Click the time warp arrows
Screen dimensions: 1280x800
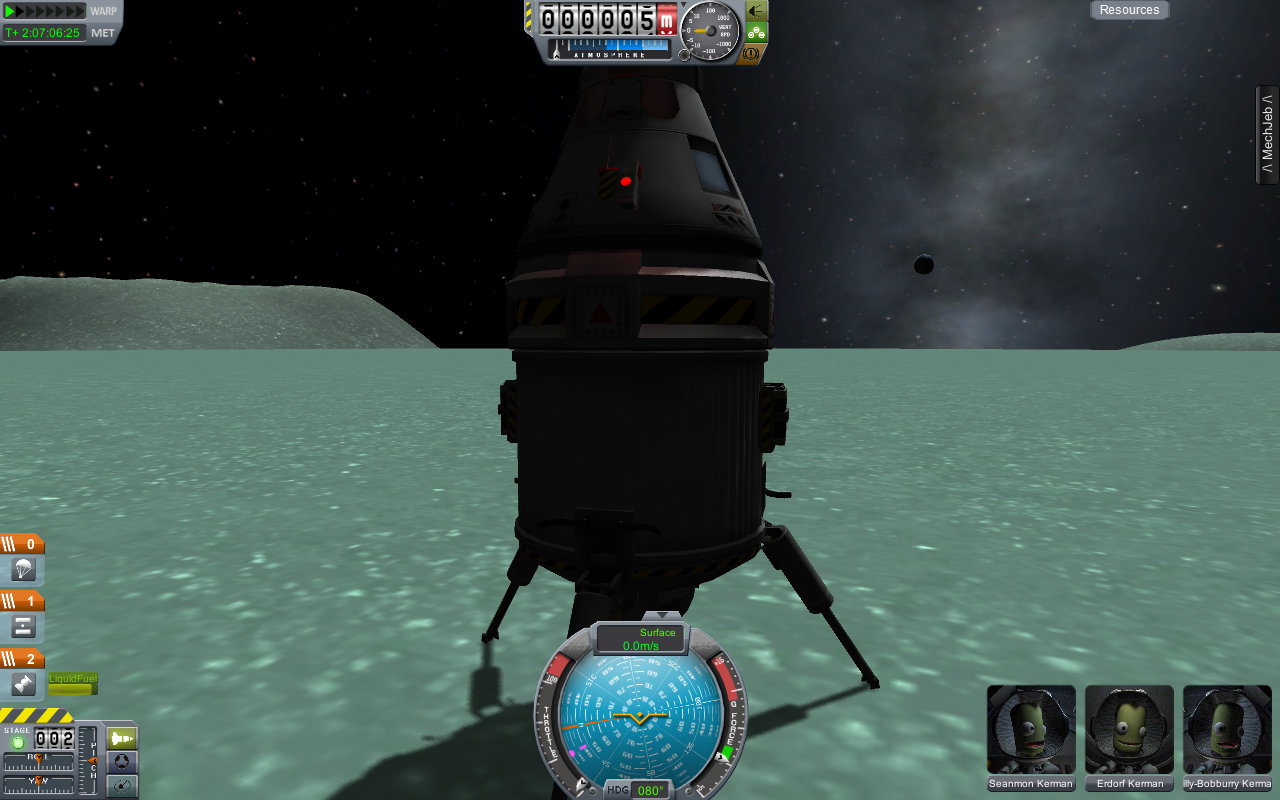45,11
